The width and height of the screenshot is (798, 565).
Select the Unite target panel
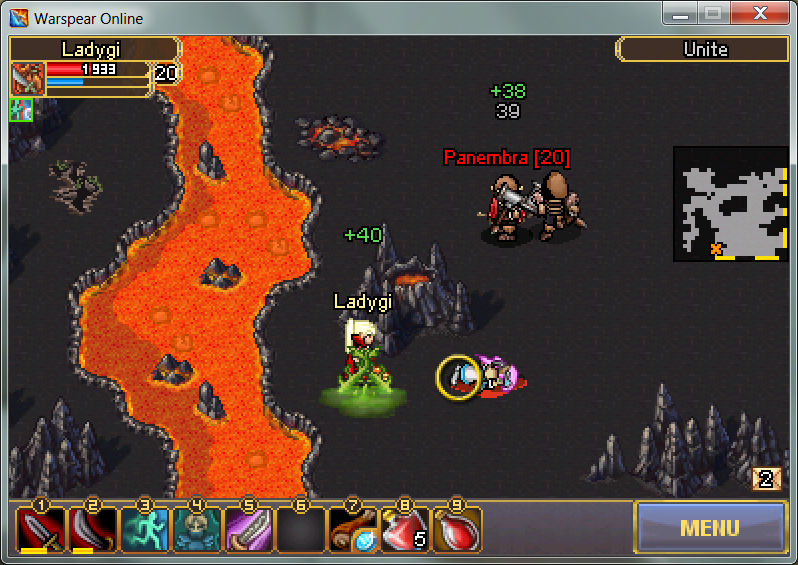click(x=704, y=49)
